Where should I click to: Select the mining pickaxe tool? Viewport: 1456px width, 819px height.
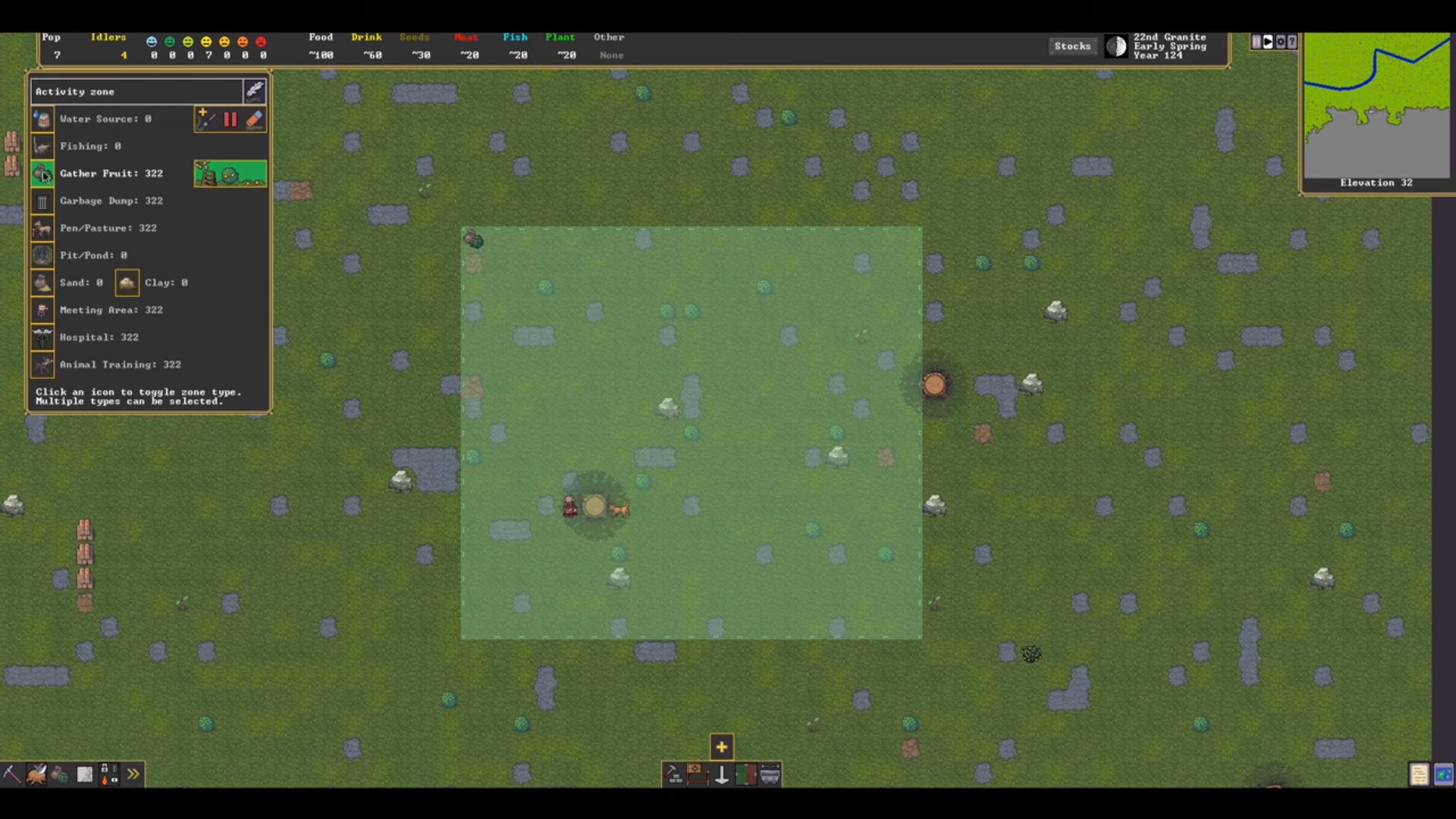[11, 774]
